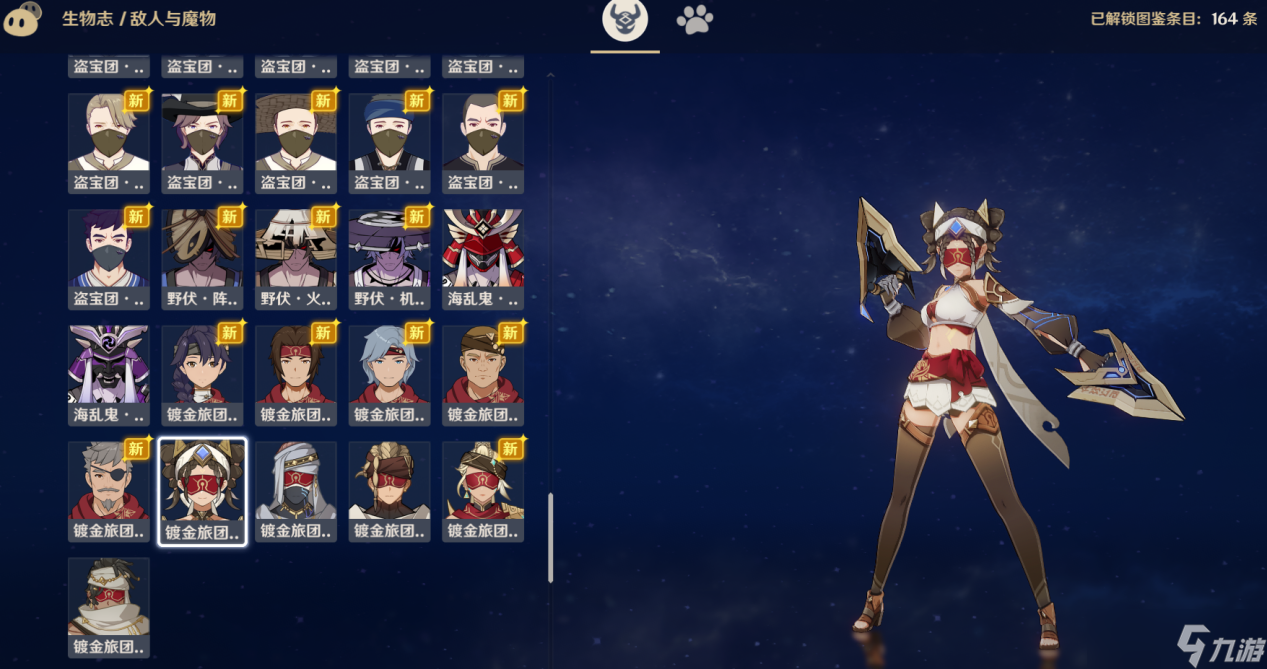Click the highlighted 镀金旅团 girl with red blindfold
Screen dimensions: 1267x669
pyautogui.click(x=202, y=491)
